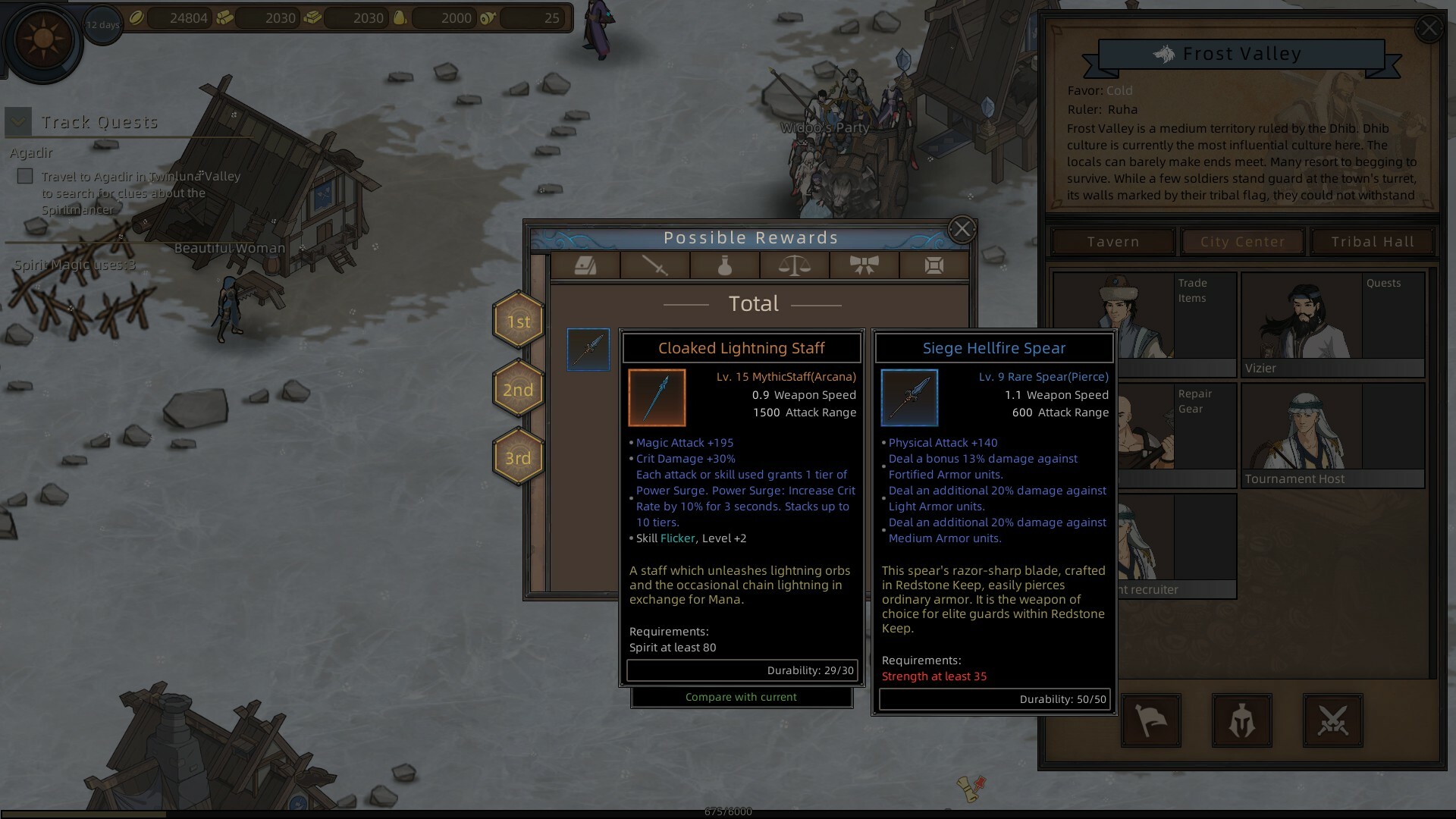This screenshot has height=819, width=1456.
Task: Click Compare with current
Action: pos(742,697)
